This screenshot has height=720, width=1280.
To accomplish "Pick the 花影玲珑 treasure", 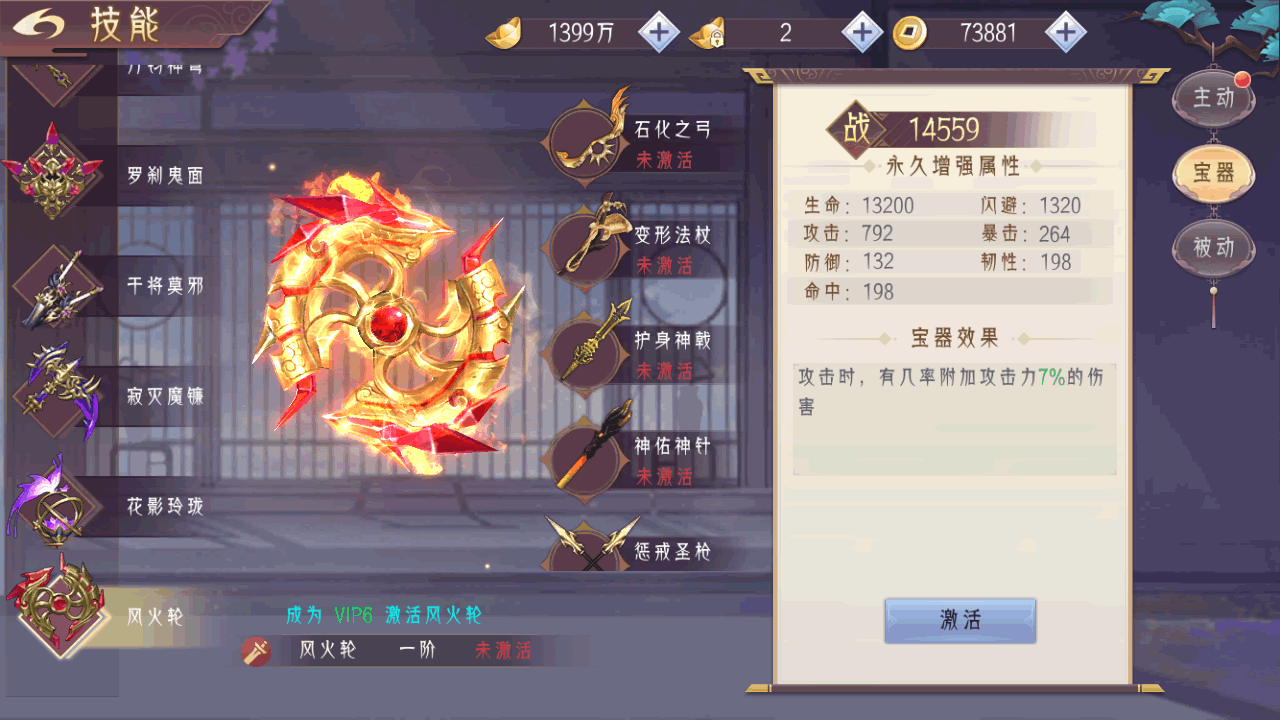I will tap(55, 506).
